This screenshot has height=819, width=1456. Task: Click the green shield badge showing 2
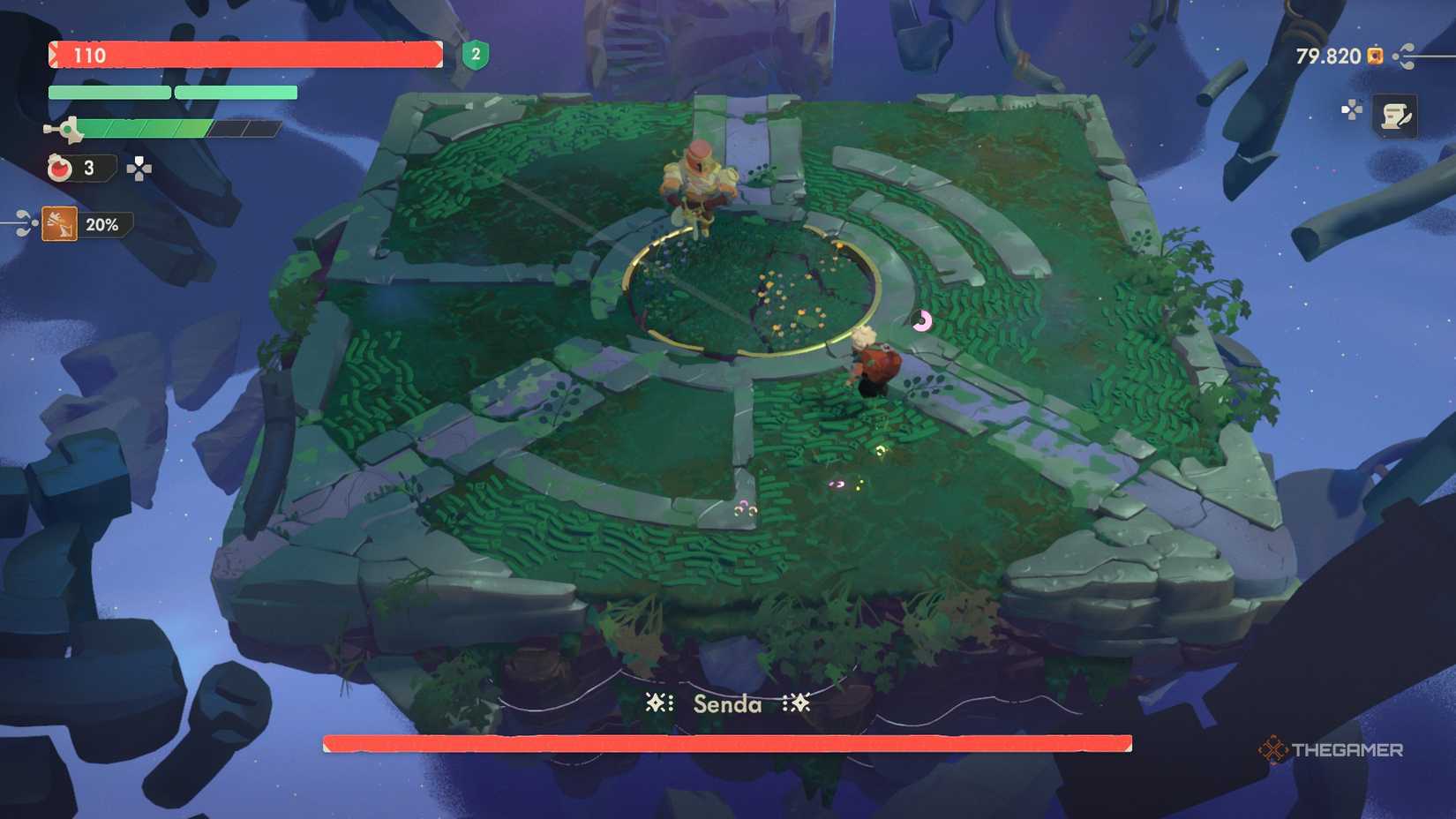(475, 56)
